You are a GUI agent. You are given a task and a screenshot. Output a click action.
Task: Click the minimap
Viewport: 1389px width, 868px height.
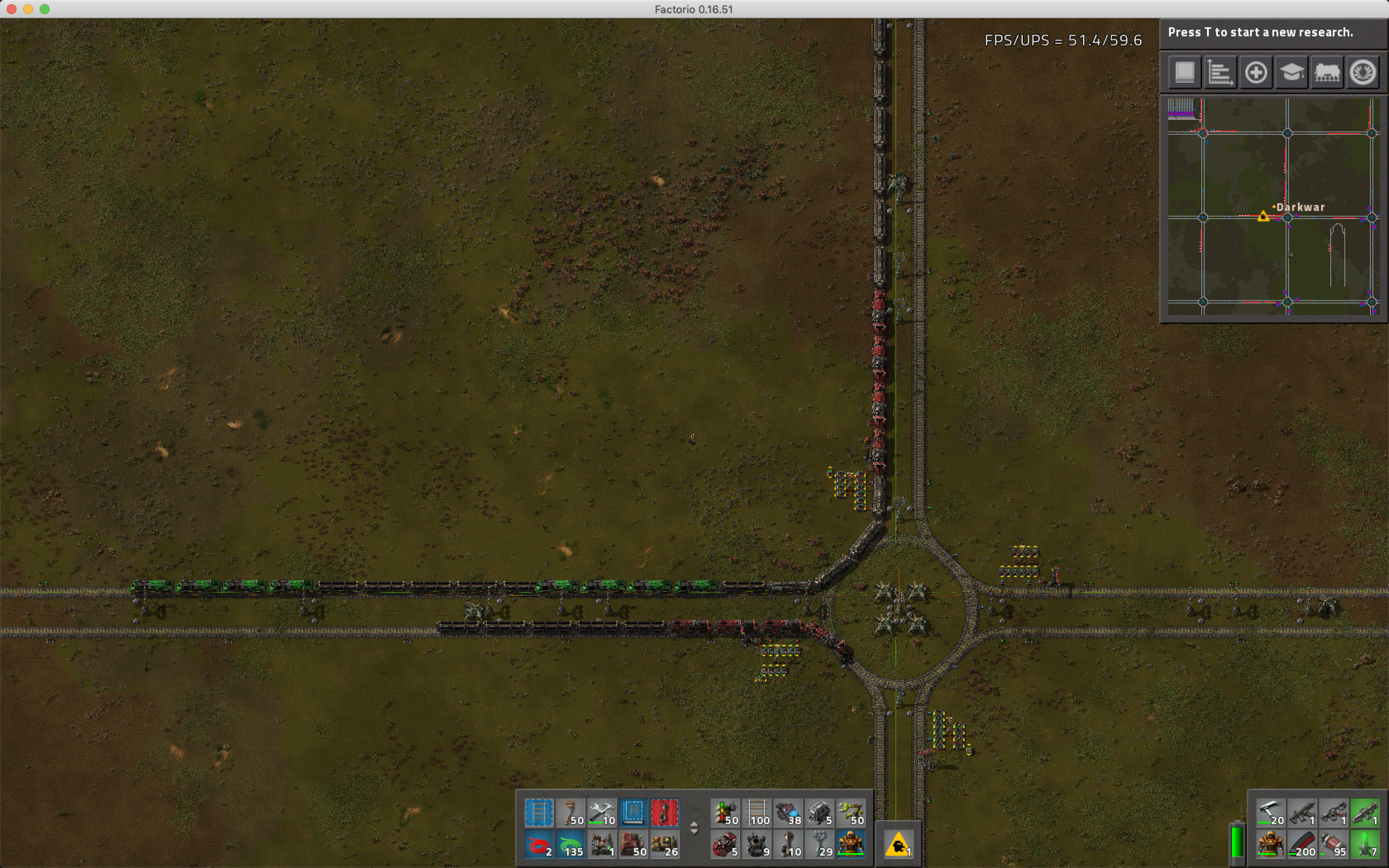click(1273, 207)
